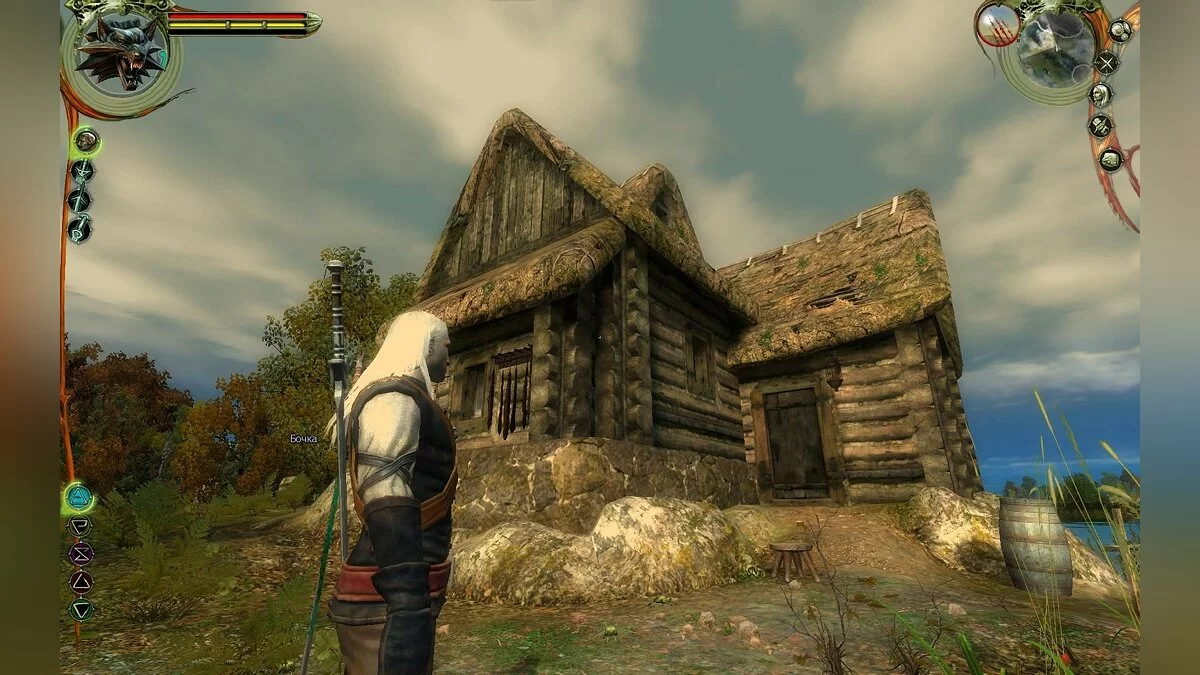Choose the green downward triangle Quen sign
The image size is (1200, 675).
(80, 608)
